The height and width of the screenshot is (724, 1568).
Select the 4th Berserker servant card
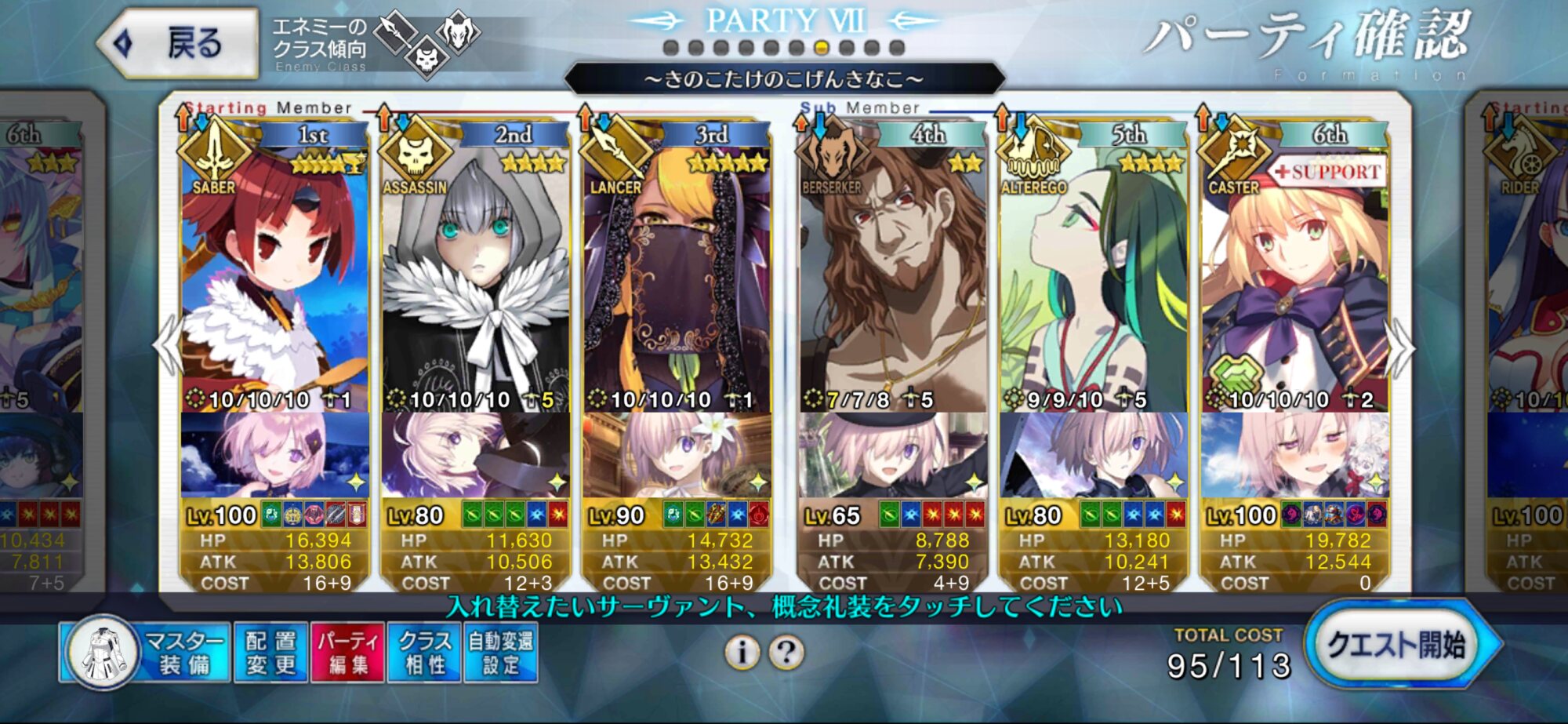point(892,275)
